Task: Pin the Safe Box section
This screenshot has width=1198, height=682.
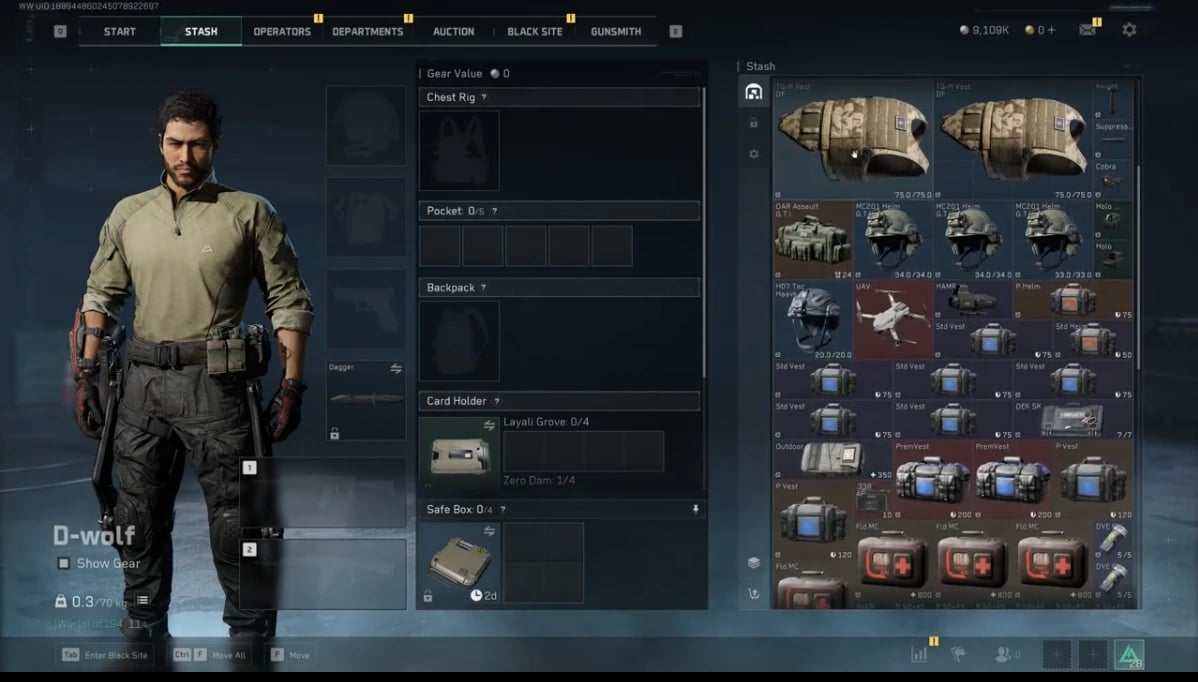Action: click(x=695, y=509)
